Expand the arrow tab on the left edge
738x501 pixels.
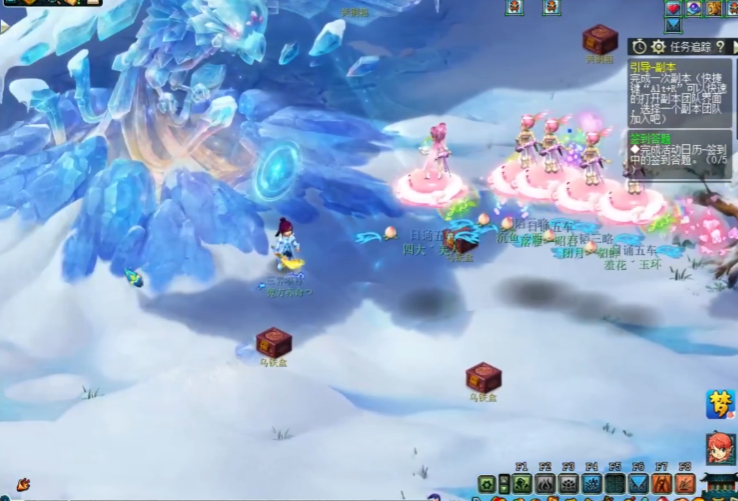click(x=5, y=27)
